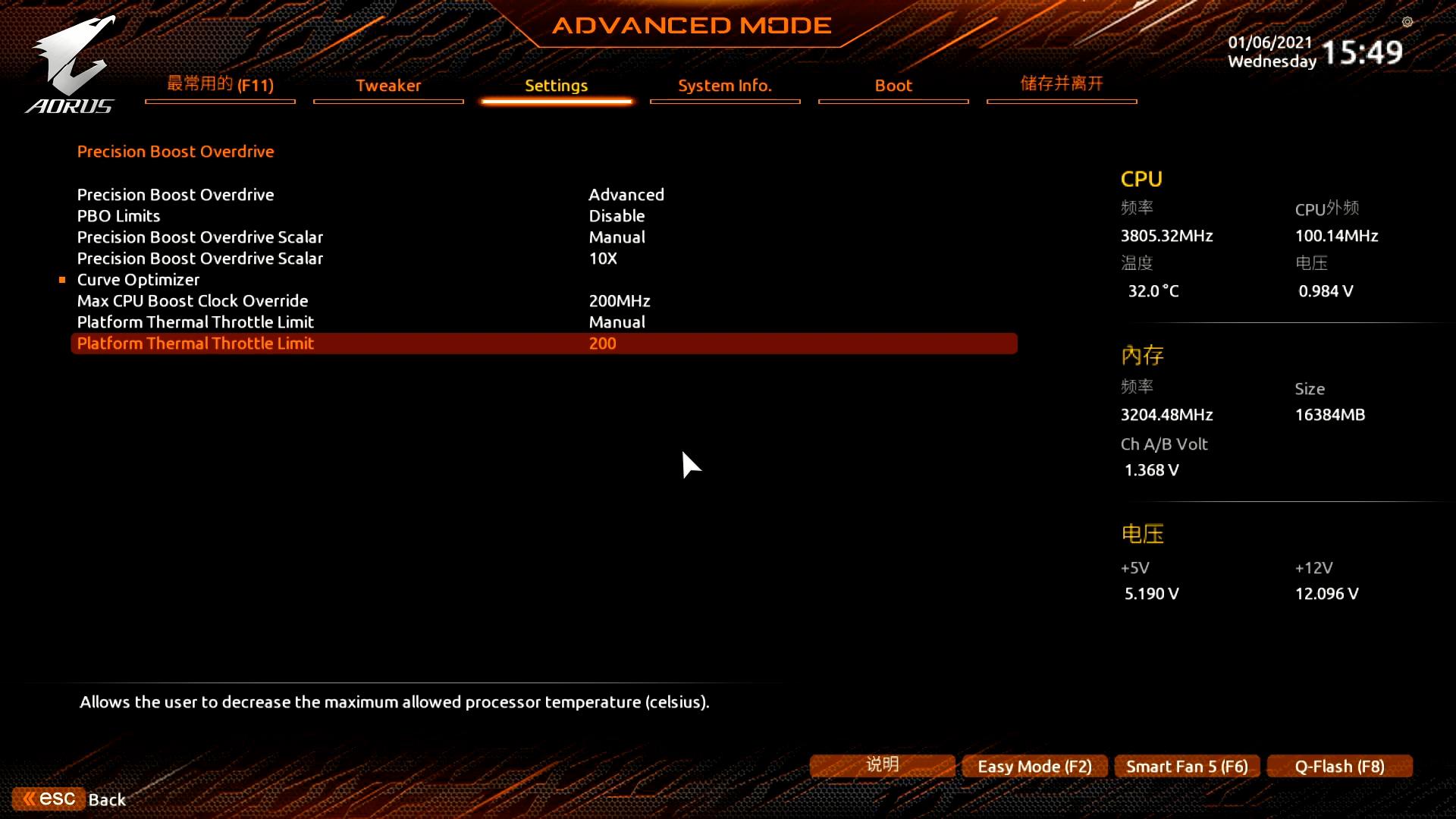Open the PBO Limits dropdown

pyautogui.click(x=617, y=215)
